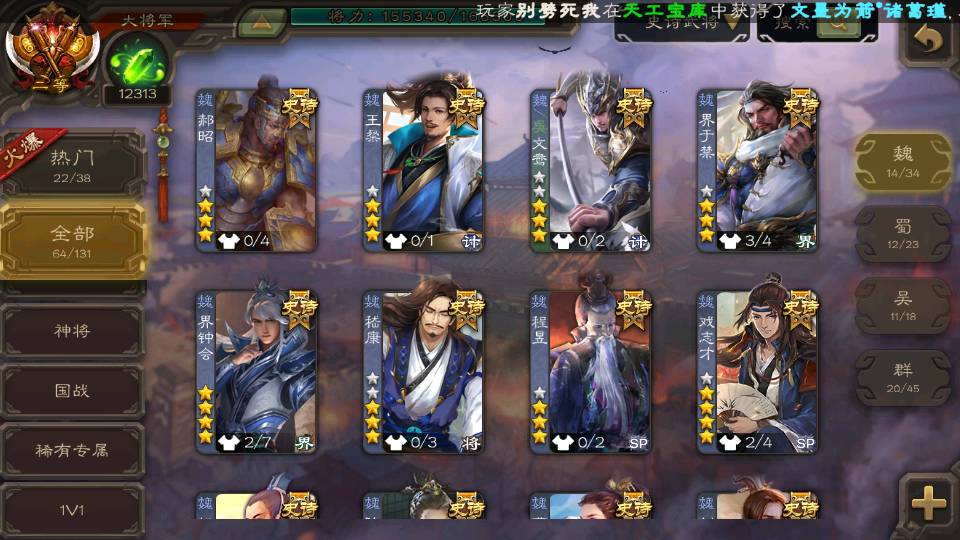
Task: Select the 界钟会 general card
Action: tap(256, 372)
